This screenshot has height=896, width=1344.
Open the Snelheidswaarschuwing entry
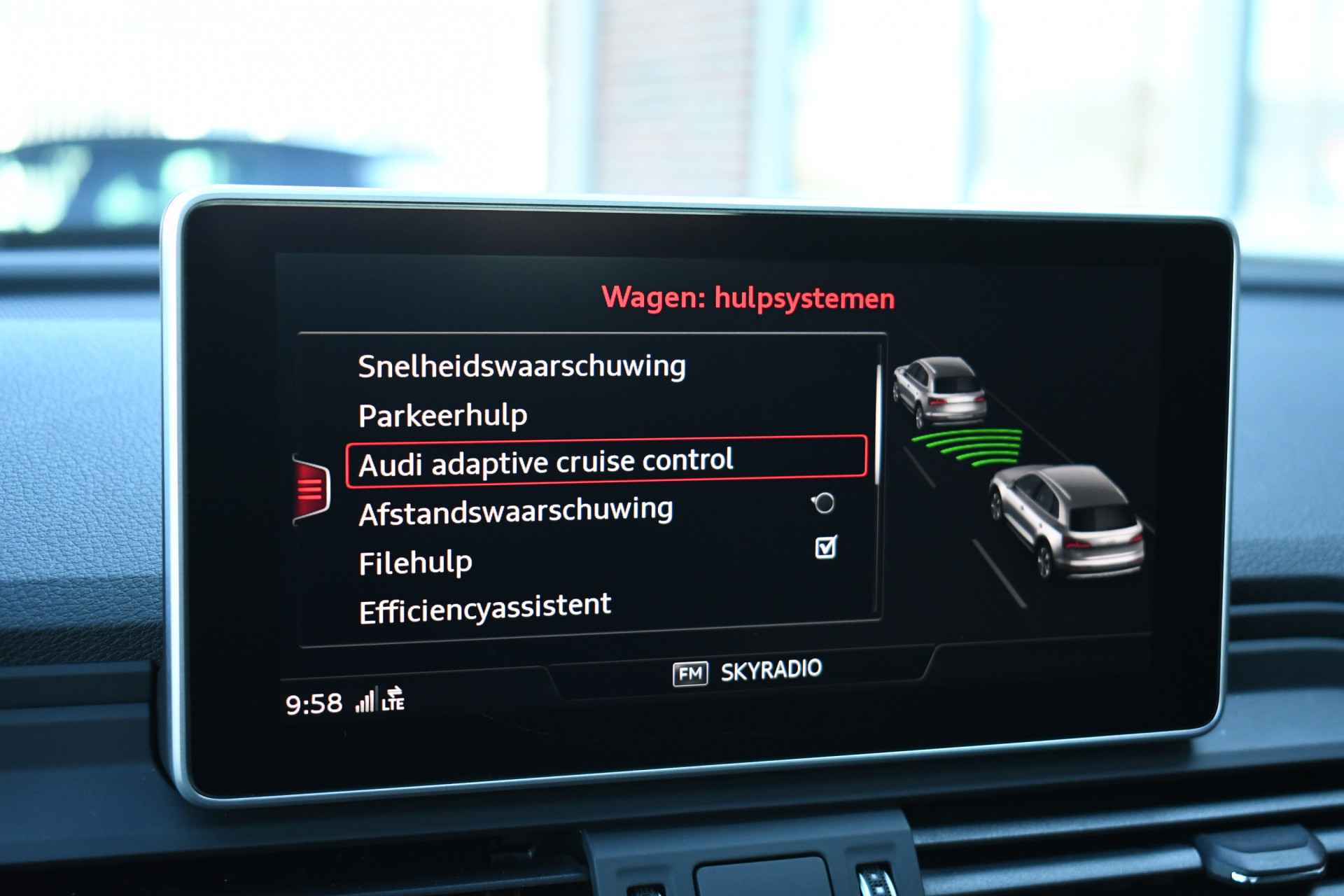pos(521,366)
